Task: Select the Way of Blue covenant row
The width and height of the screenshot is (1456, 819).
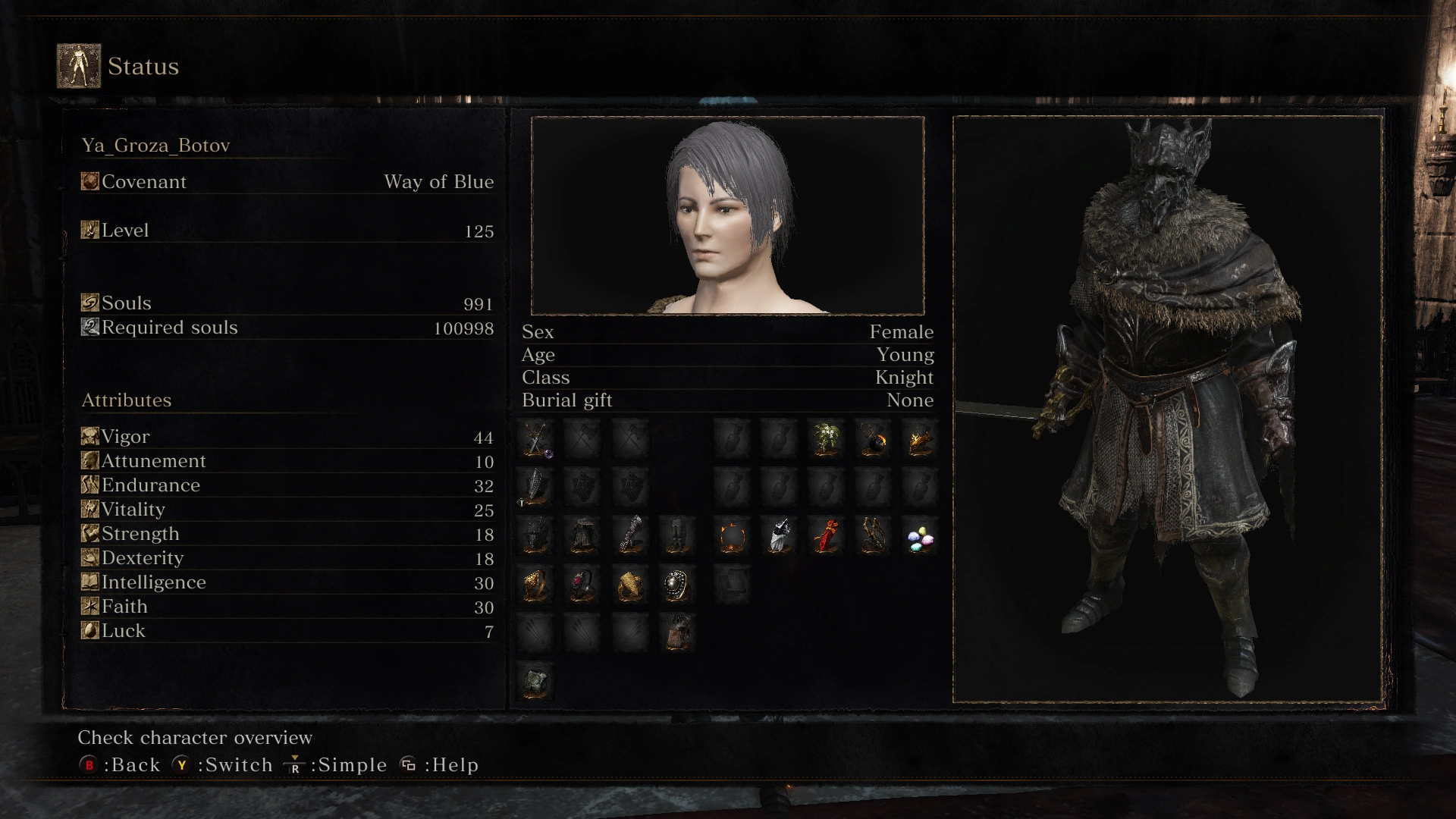Action: (x=287, y=182)
